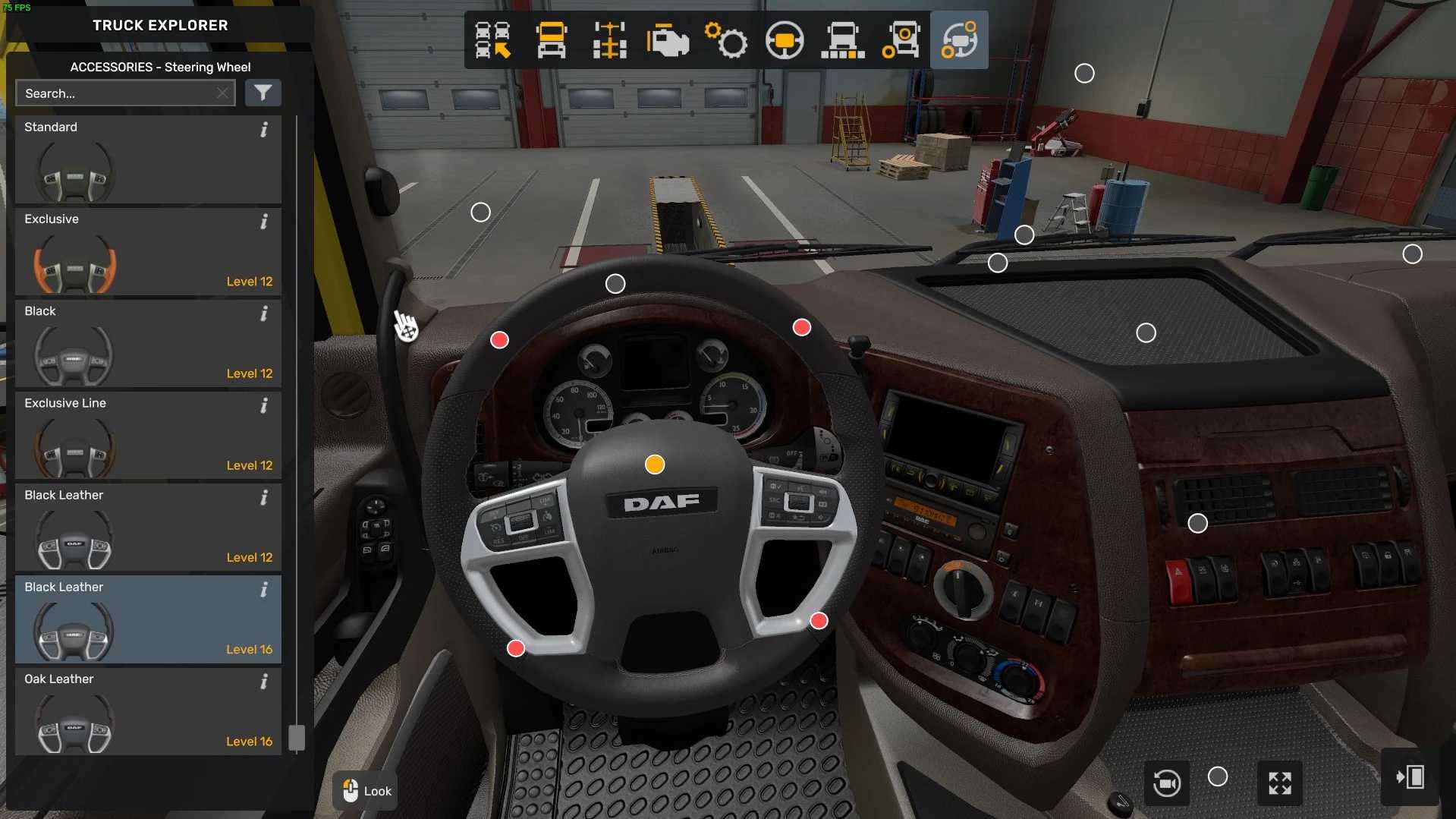Select the highlighted steering wheel accessories tab

pyautogui.click(x=959, y=40)
